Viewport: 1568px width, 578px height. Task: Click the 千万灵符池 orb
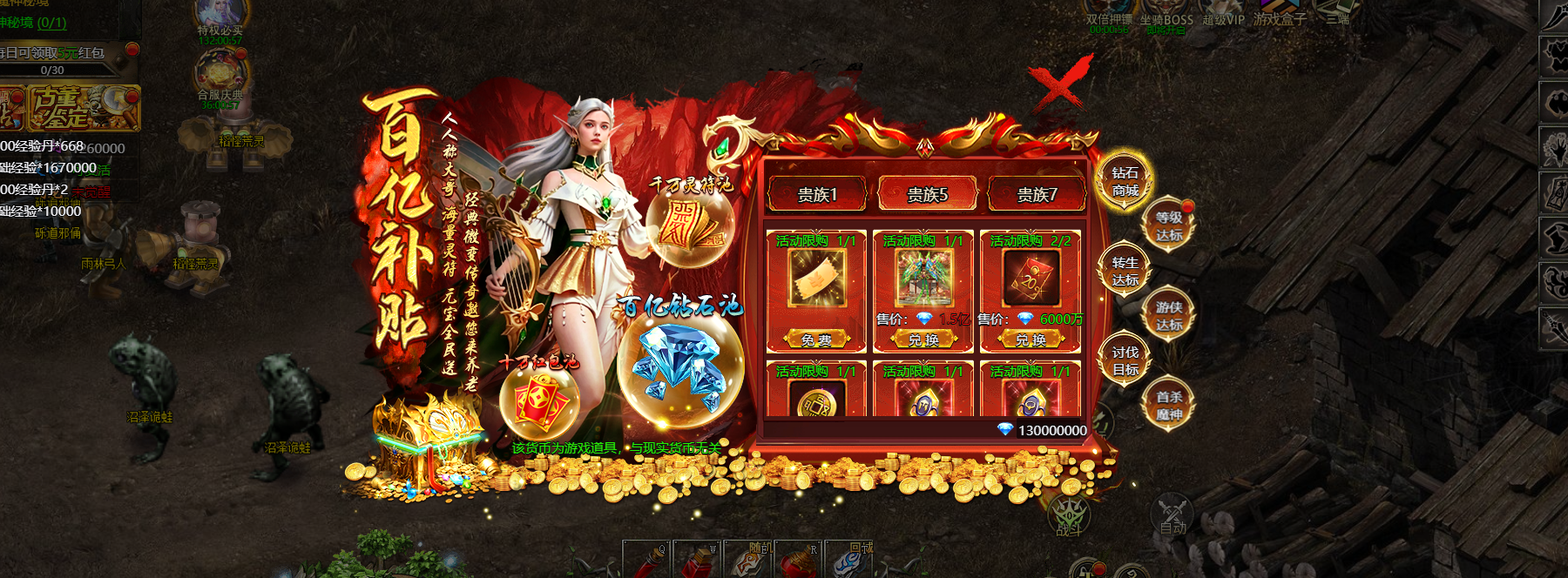point(690,224)
